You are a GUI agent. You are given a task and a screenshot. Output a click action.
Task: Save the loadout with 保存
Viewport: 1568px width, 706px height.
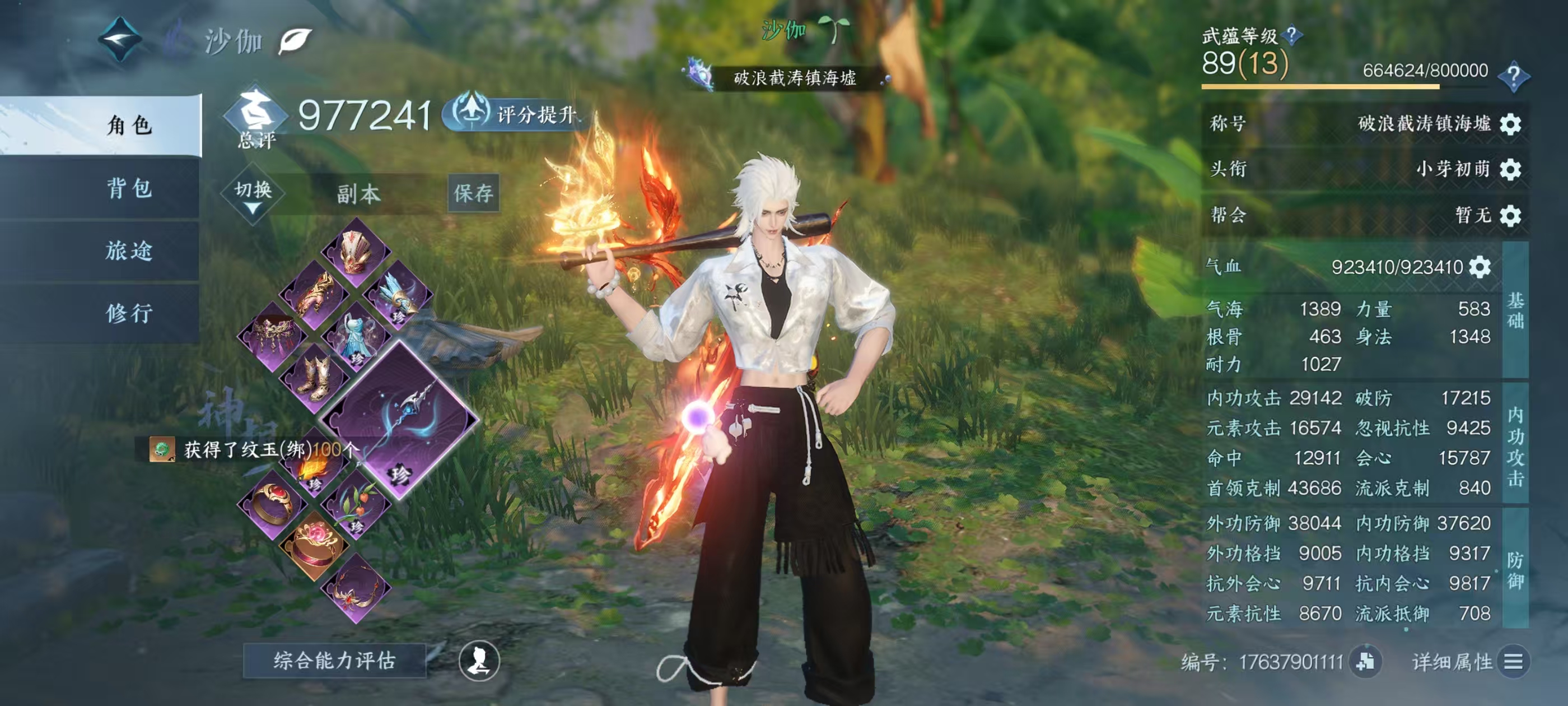474,194
